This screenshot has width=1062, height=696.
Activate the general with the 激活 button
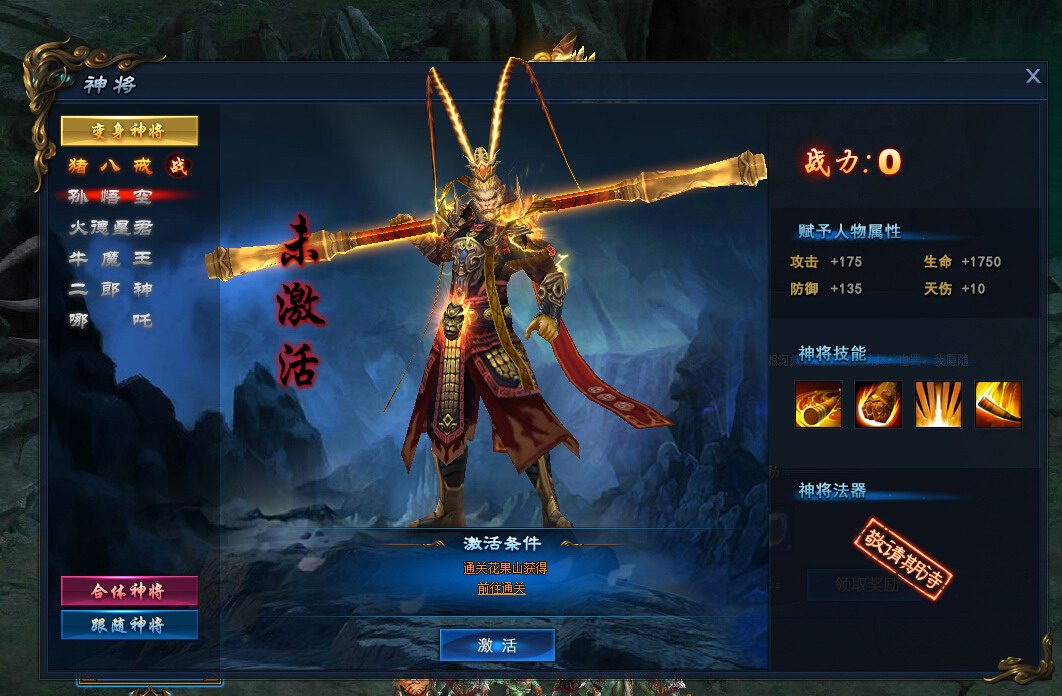point(497,645)
